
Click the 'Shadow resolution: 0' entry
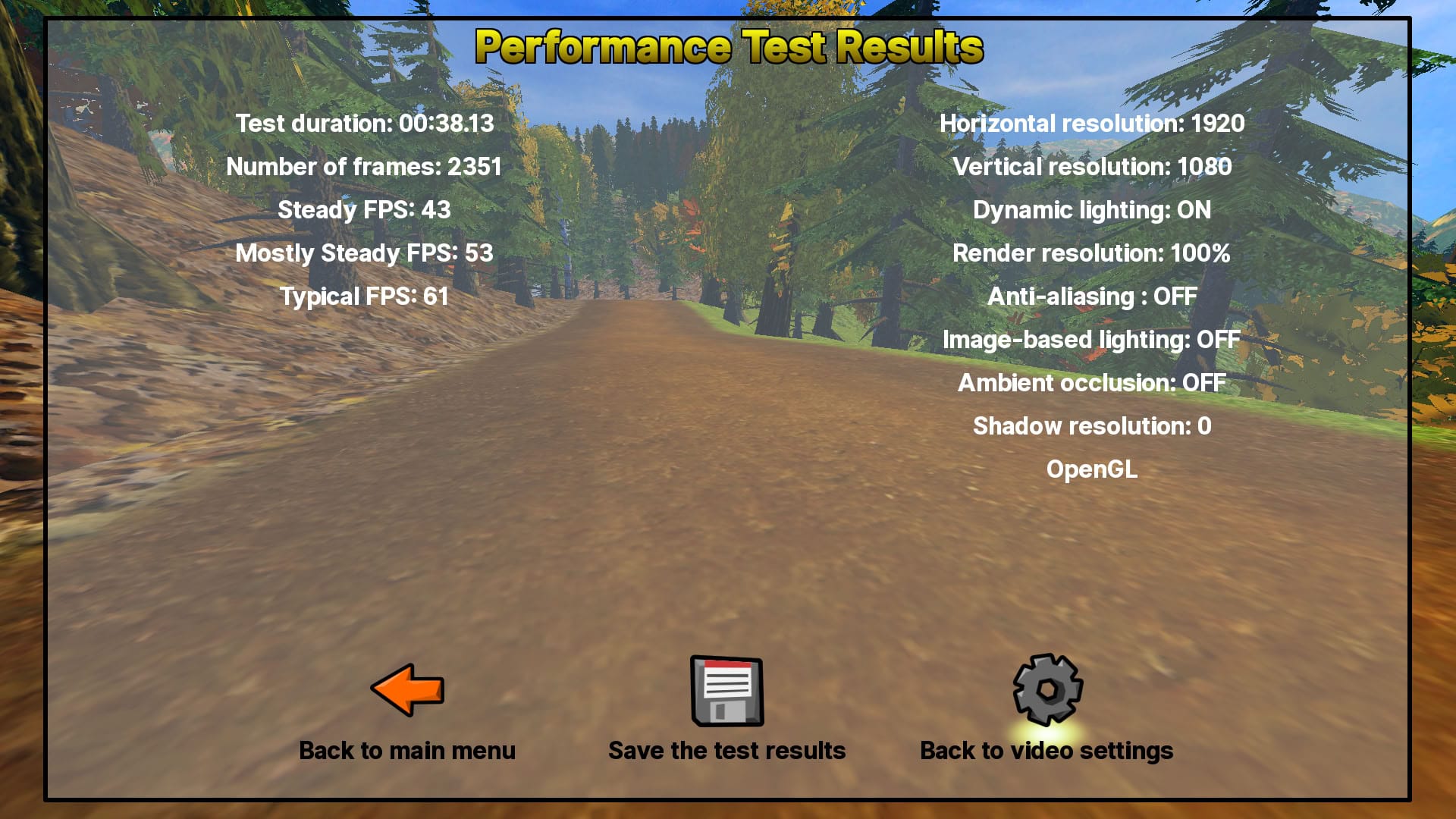[x=1092, y=426]
